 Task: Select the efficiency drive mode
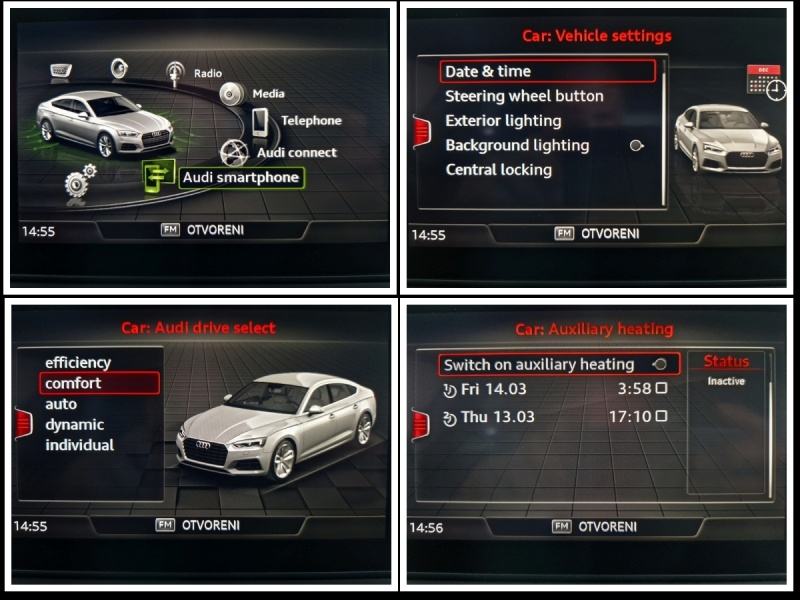click(78, 363)
